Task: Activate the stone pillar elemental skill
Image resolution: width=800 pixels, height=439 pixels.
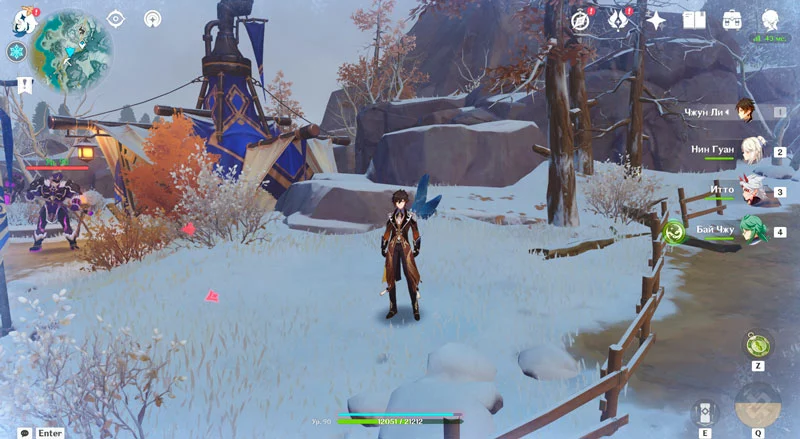Action: coord(705,413)
